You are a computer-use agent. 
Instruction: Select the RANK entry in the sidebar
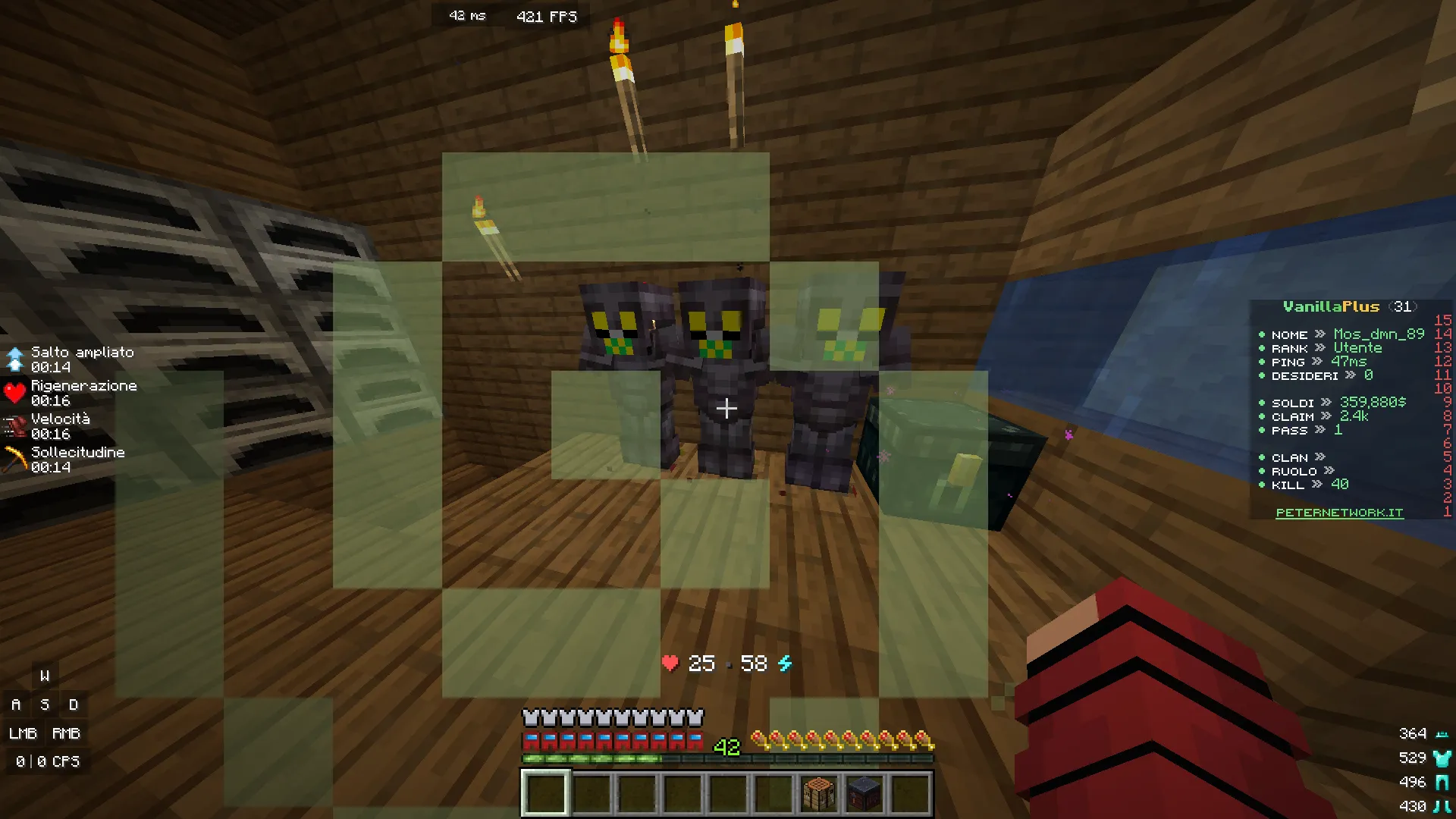[1289, 347]
